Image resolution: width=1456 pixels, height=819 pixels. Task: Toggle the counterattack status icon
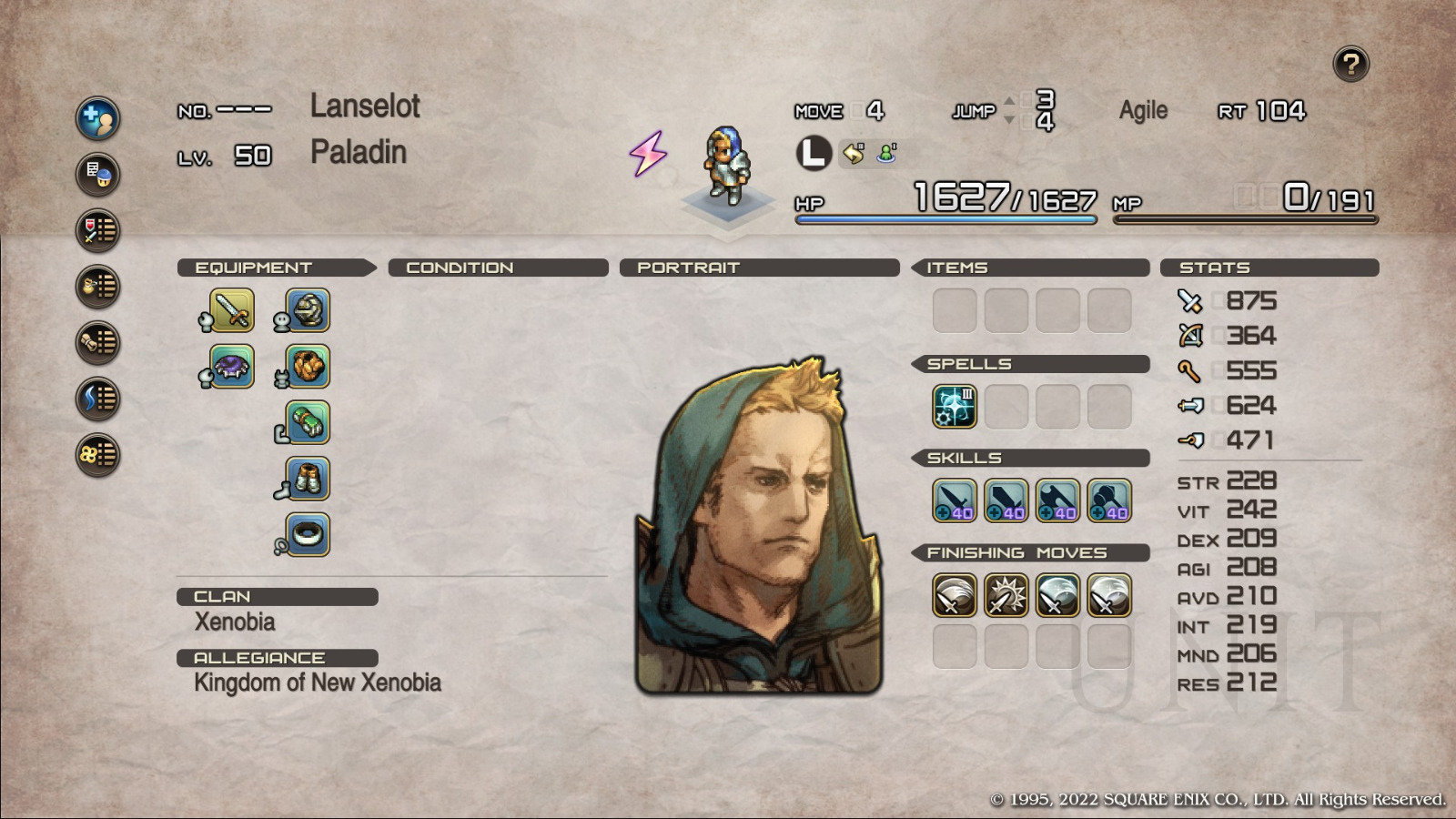tap(852, 155)
